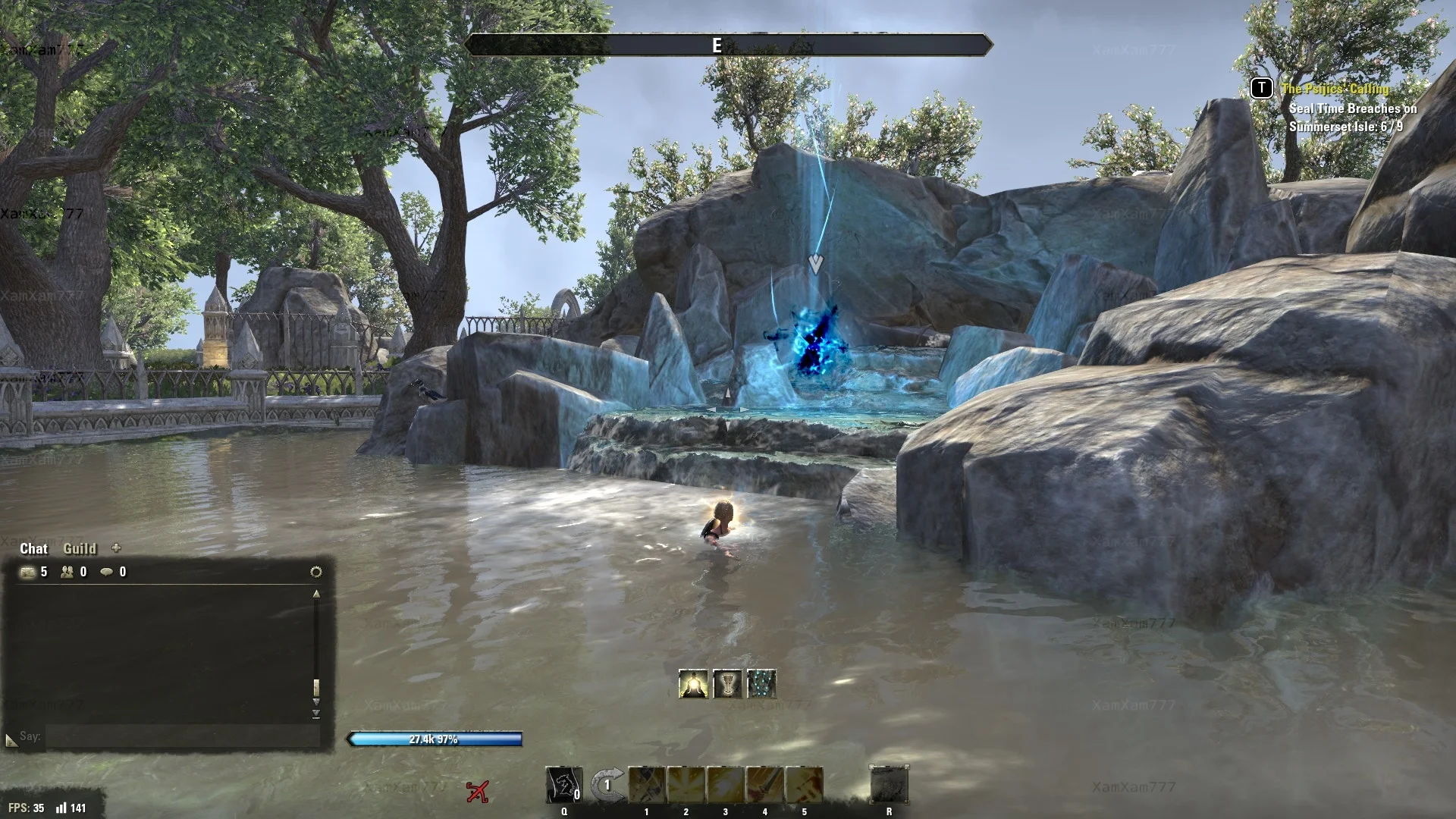
Task: Open chat options gear
Action: click(x=316, y=572)
